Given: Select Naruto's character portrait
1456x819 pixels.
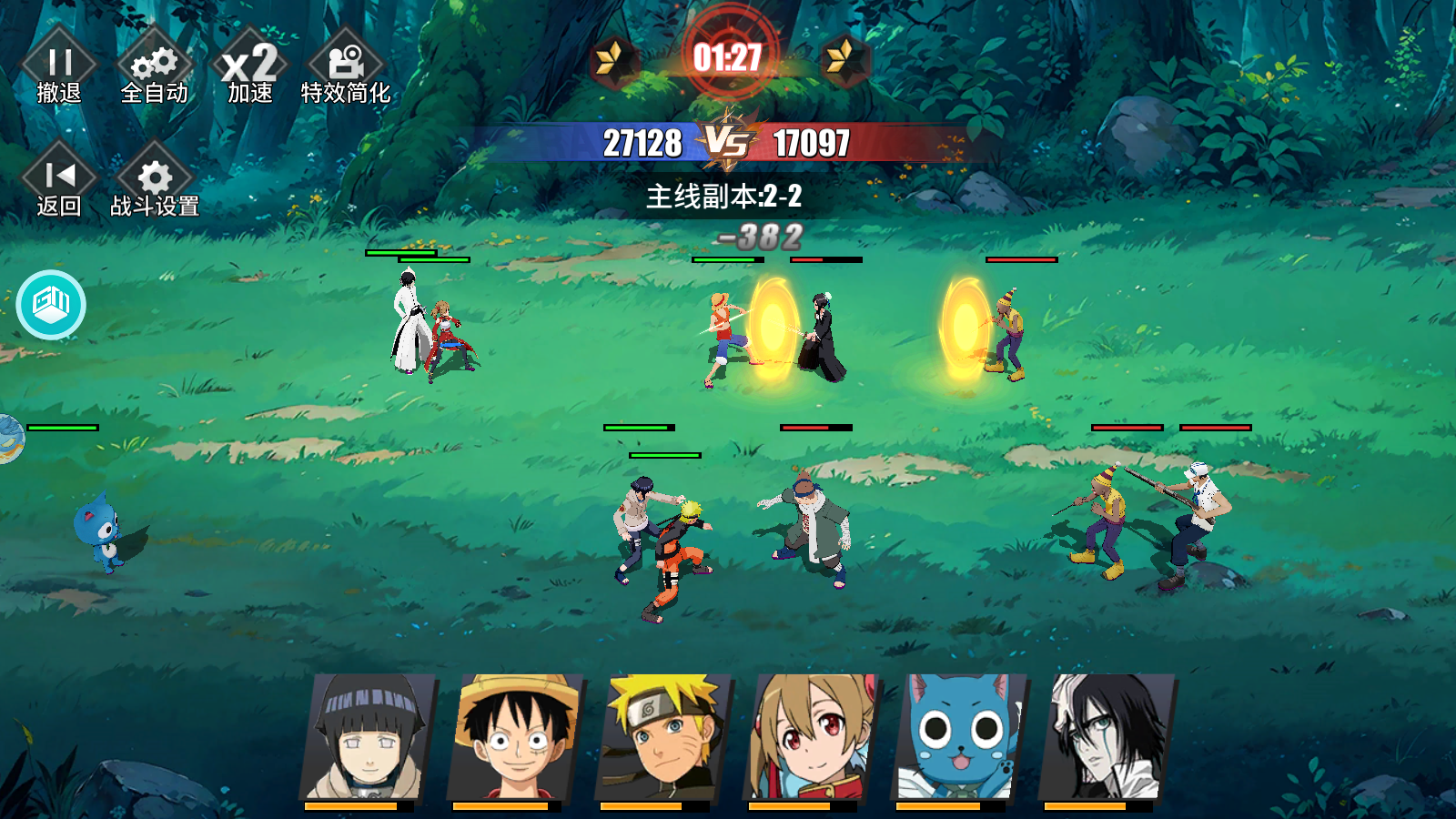Looking at the screenshot, I should pyautogui.click(x=658, y=737).
